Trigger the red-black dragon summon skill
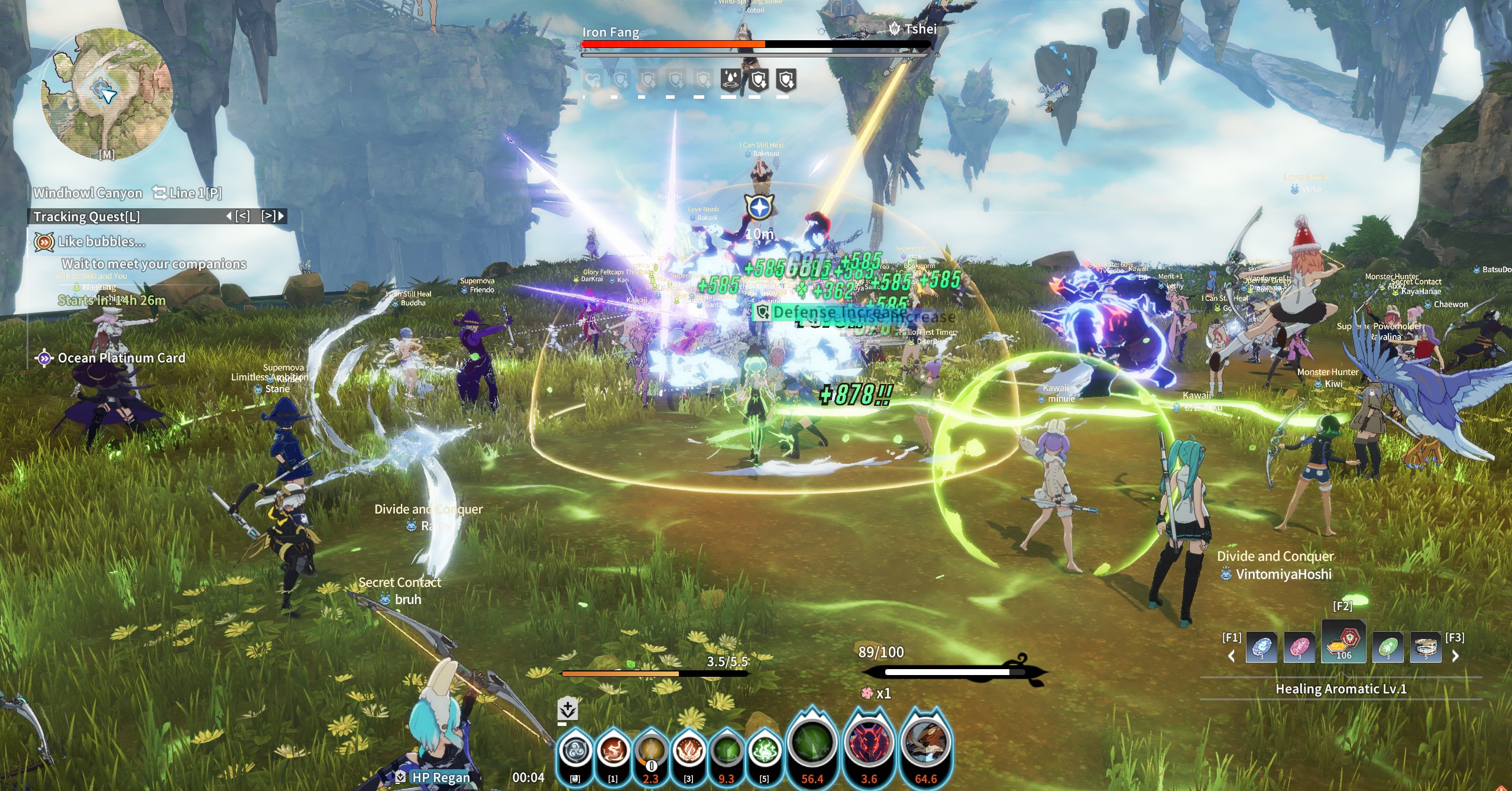This screenshot has height=791, width=1512. pos(869,744)
